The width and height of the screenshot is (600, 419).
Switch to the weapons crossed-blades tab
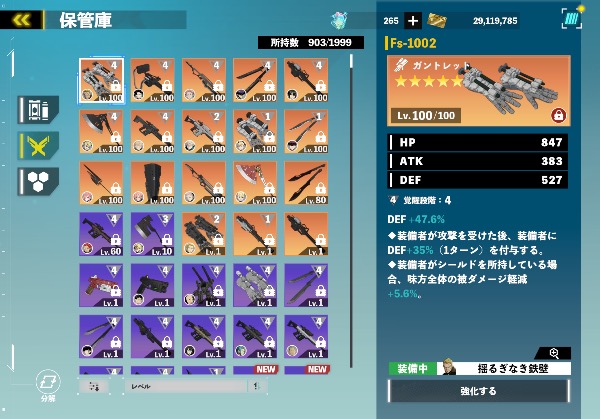39,146
